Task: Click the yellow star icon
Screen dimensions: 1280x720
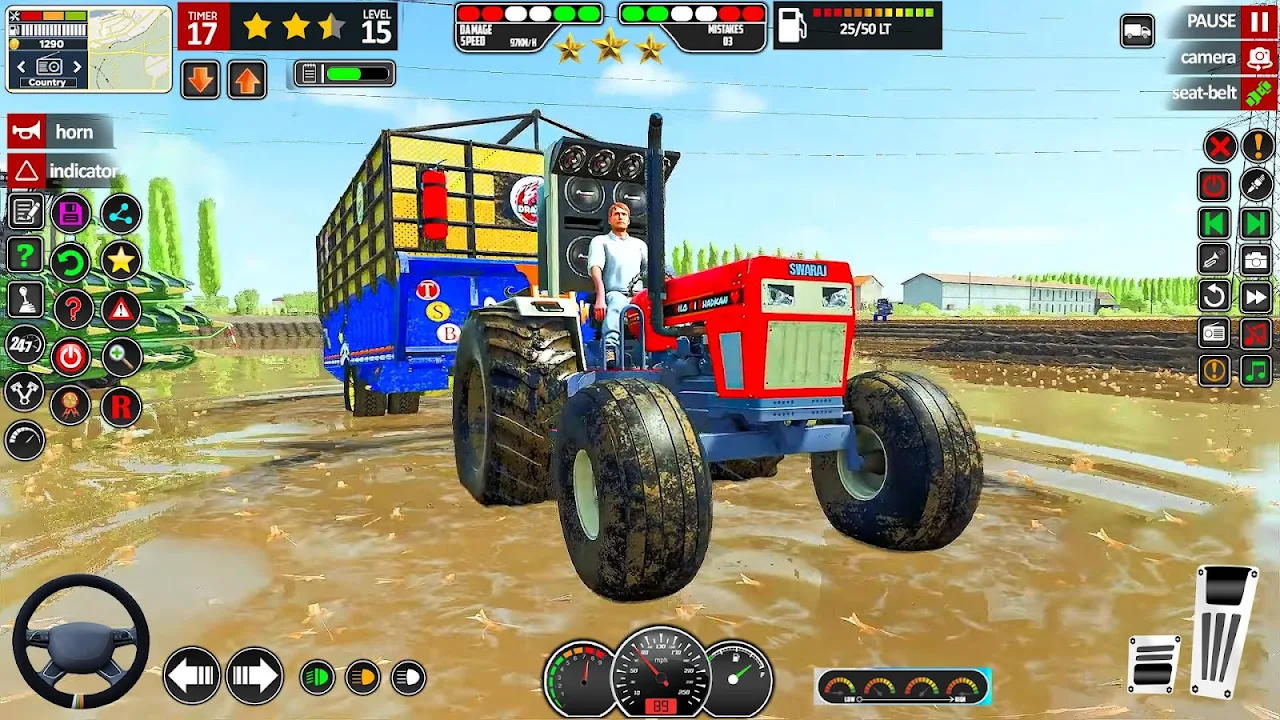Action: point(121,261)
